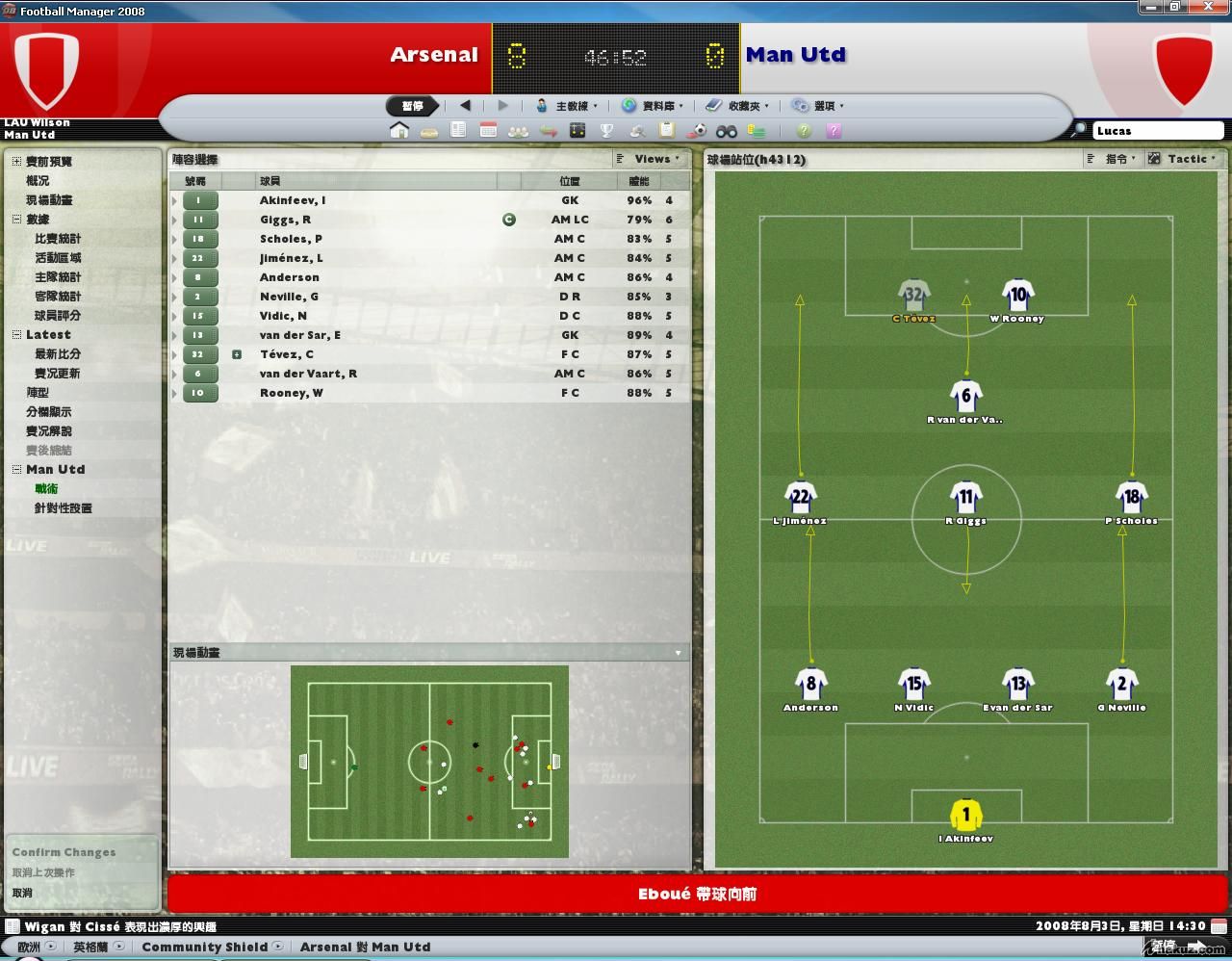Screen dimensions: 1232x961
Task: Select W Rooney's shirt on the tactics pitch
Action: 1017,296
